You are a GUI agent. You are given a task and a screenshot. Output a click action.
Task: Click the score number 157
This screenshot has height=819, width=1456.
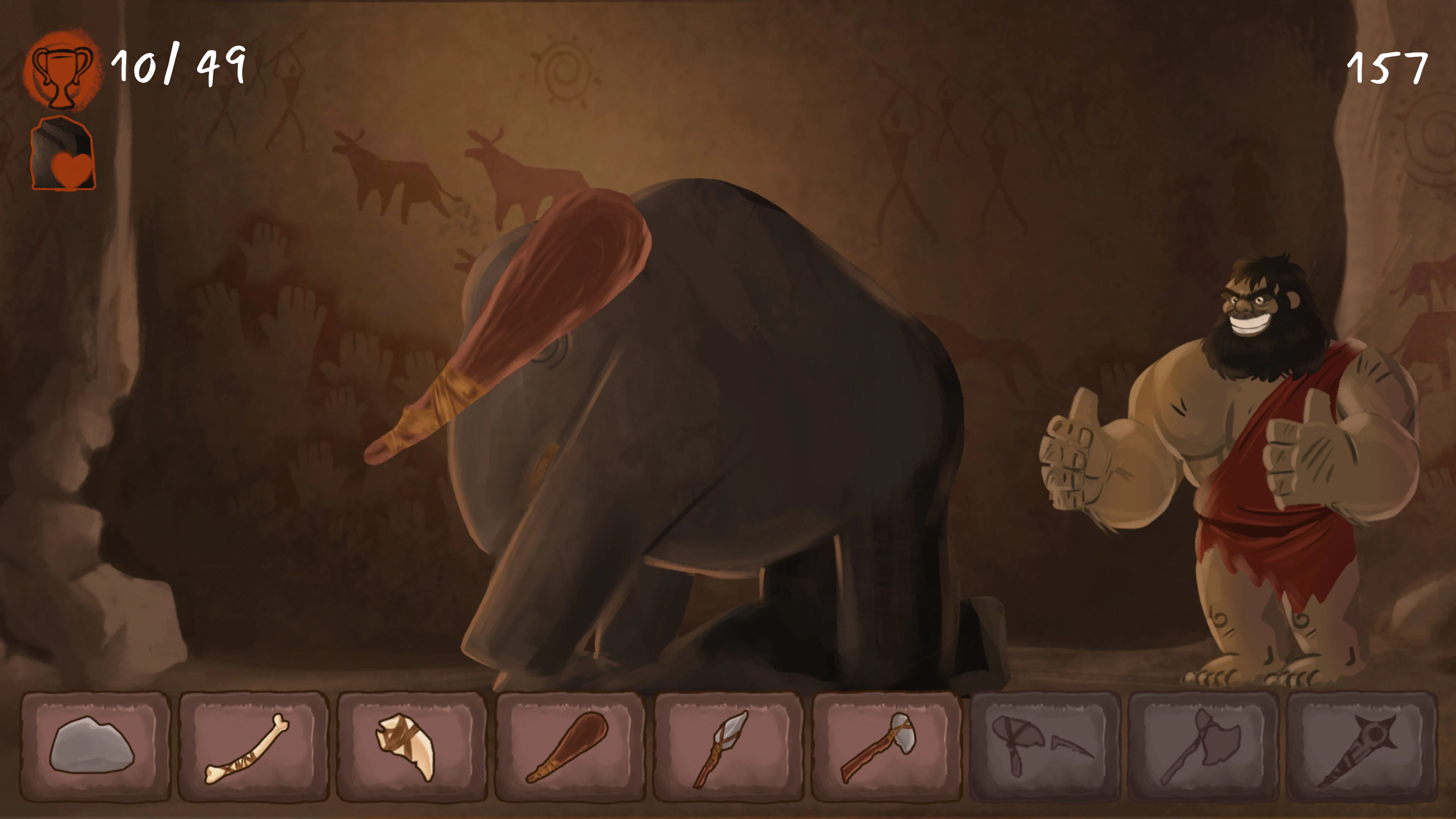coord(1390,68)
